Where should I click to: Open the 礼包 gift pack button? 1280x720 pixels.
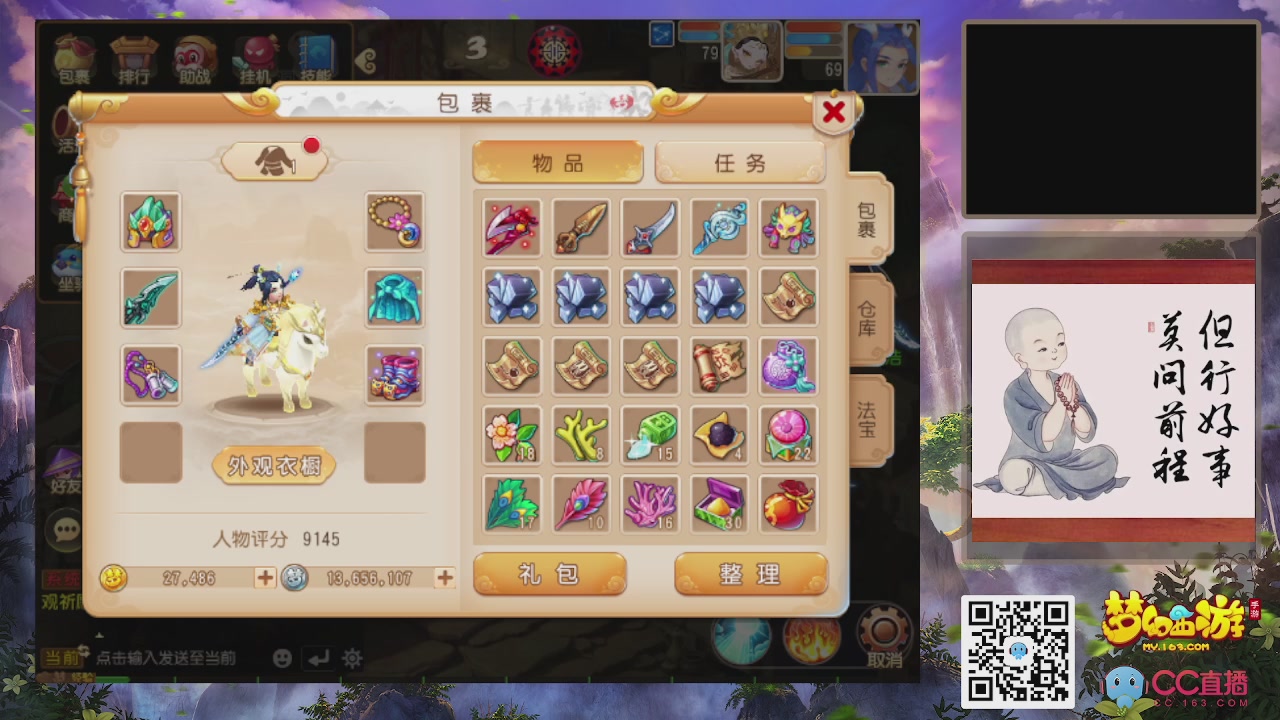point(549,572)
